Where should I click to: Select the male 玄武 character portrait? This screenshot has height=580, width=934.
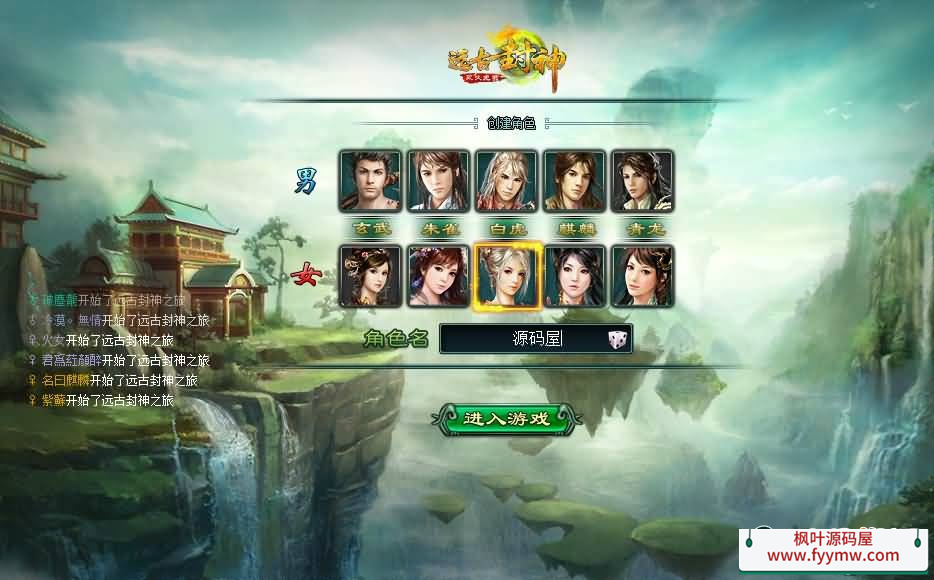[x=370, y=181]
